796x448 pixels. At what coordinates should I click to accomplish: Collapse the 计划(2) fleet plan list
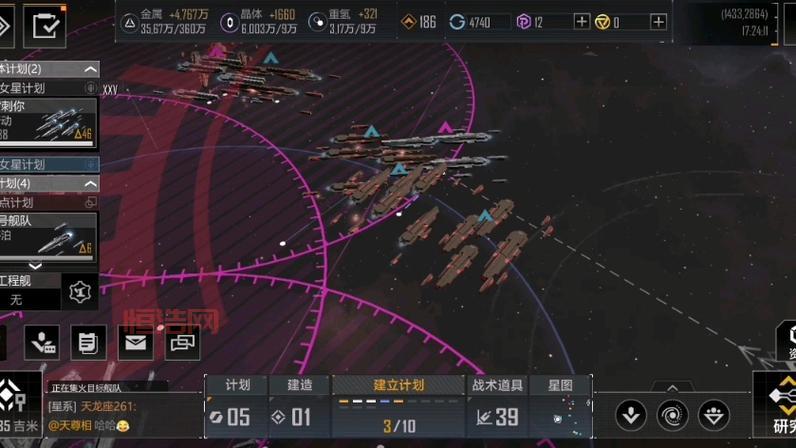[x=90, y=69]
